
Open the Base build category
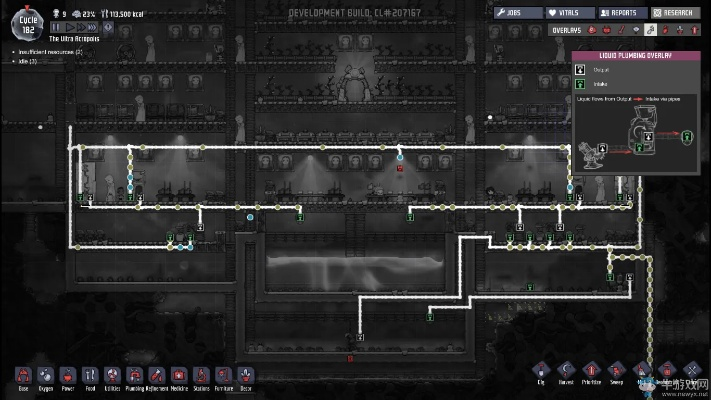click(23, 375)
